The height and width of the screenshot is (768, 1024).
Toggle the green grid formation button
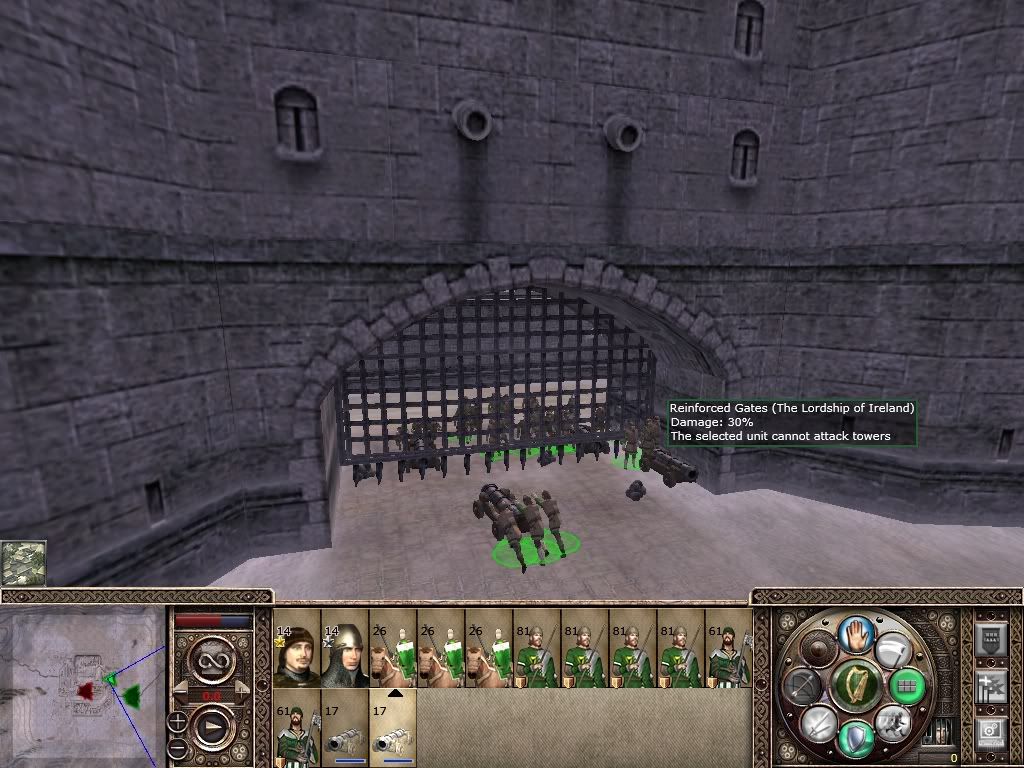pyautogui.click(x=907, y=686)
